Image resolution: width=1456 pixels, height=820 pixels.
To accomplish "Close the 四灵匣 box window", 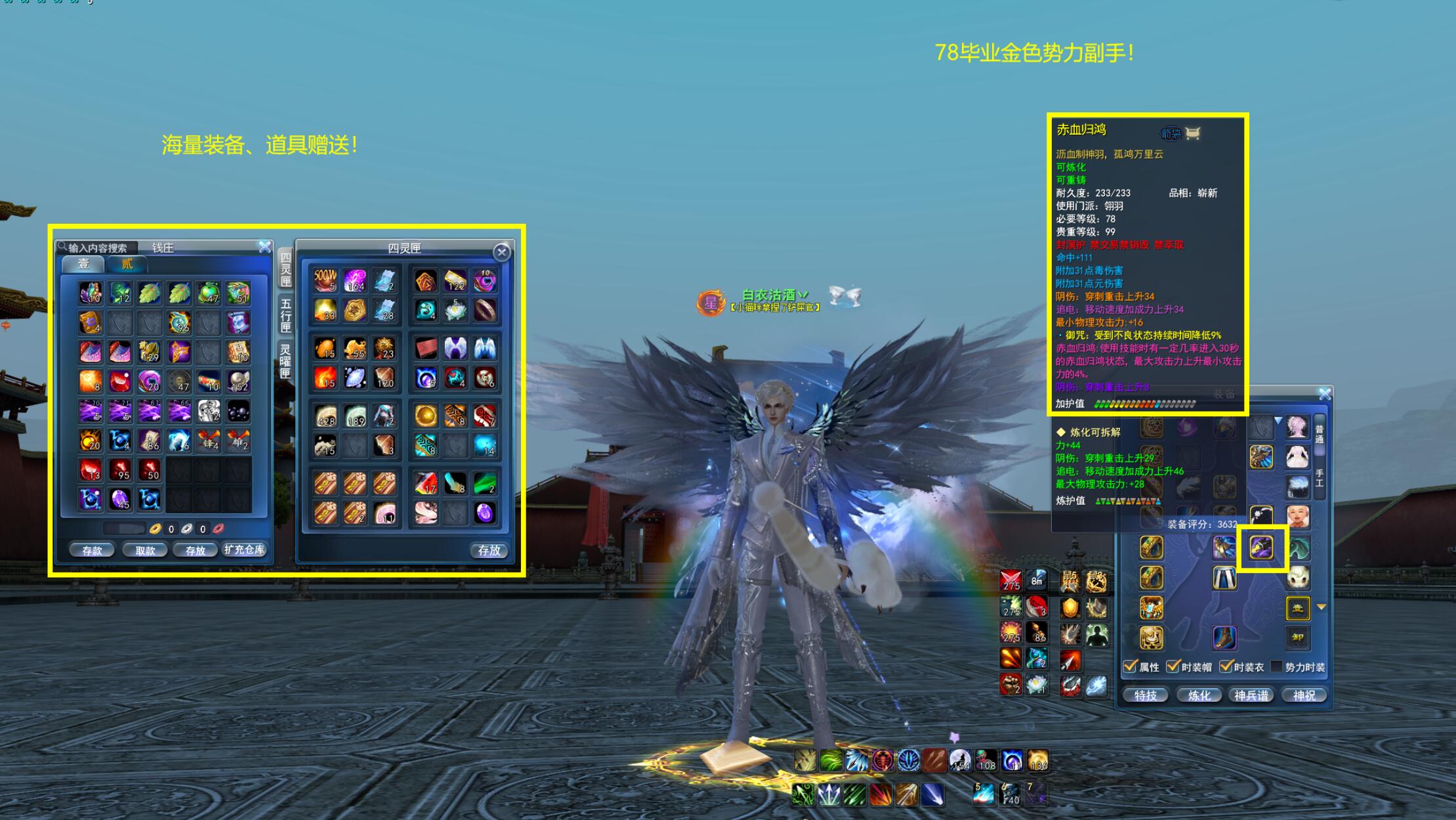I will (x=502, y=252).
